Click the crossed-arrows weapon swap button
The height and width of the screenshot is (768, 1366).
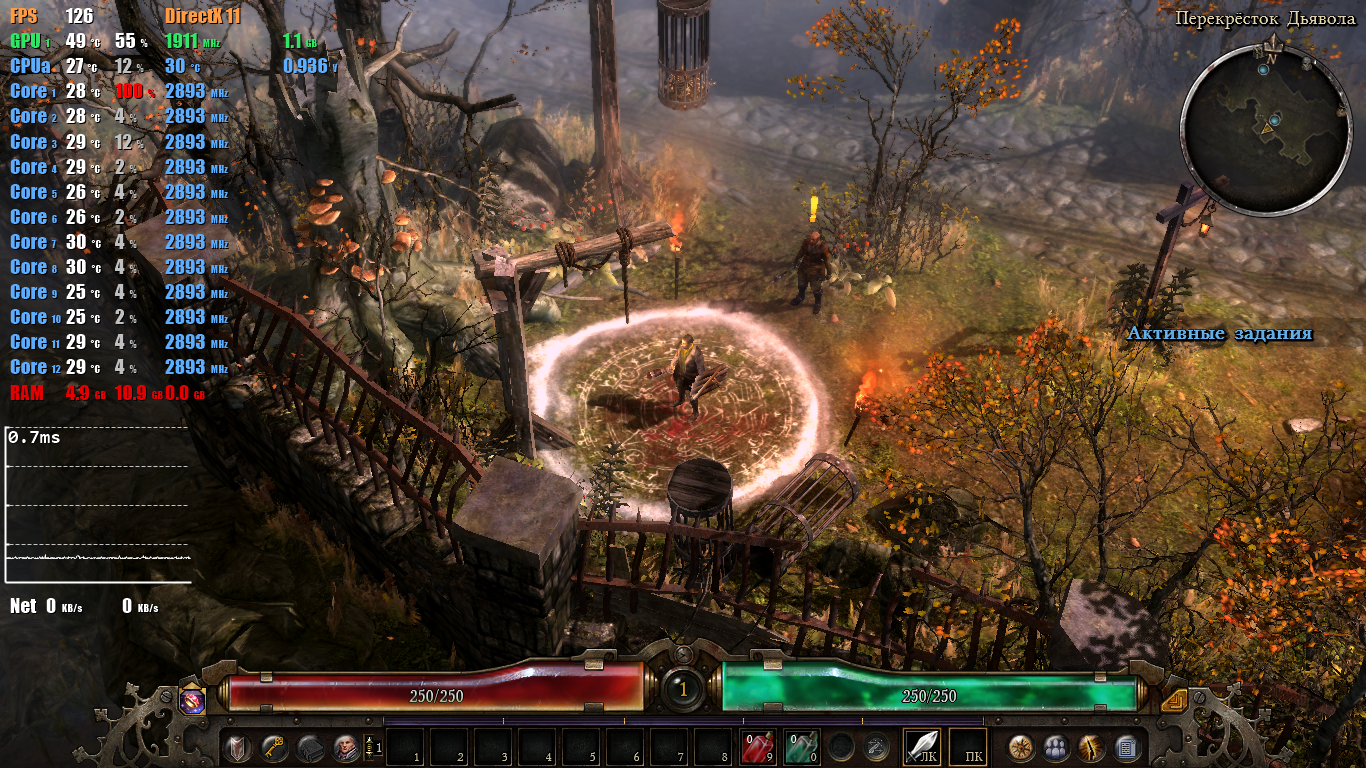click(877, 746)
